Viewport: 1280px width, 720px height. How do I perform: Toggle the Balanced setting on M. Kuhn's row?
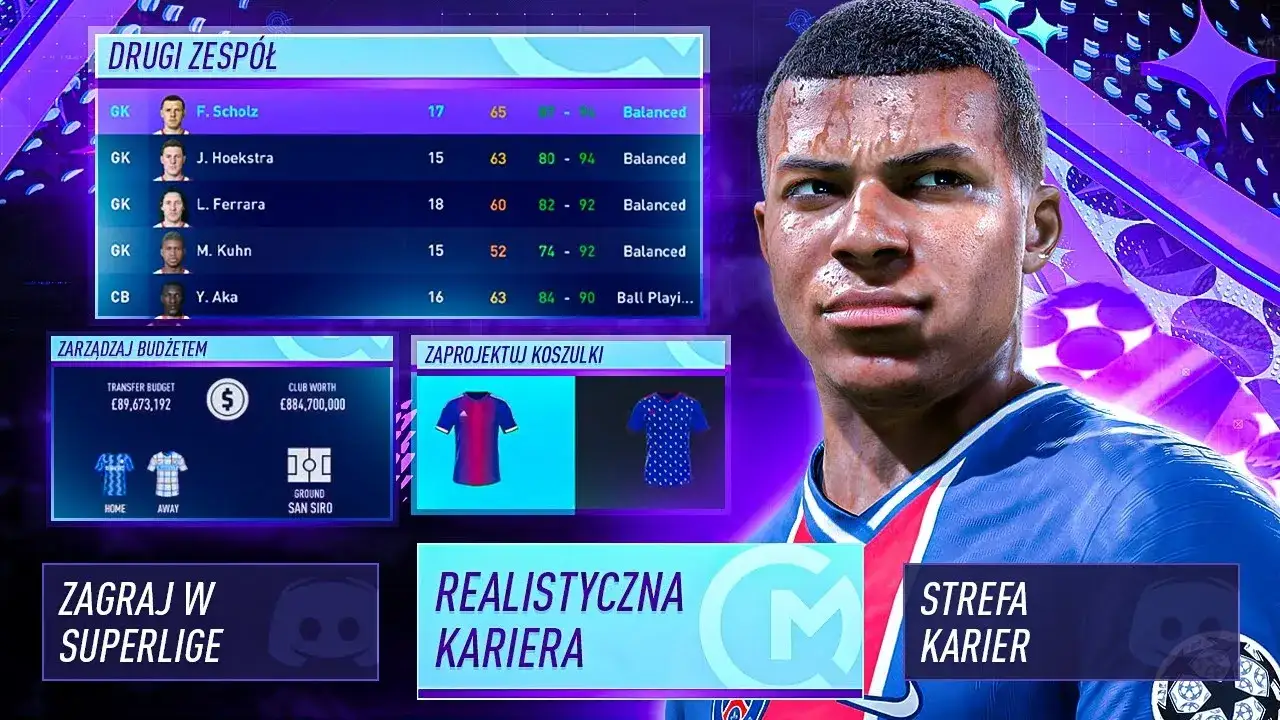[652, 251]
